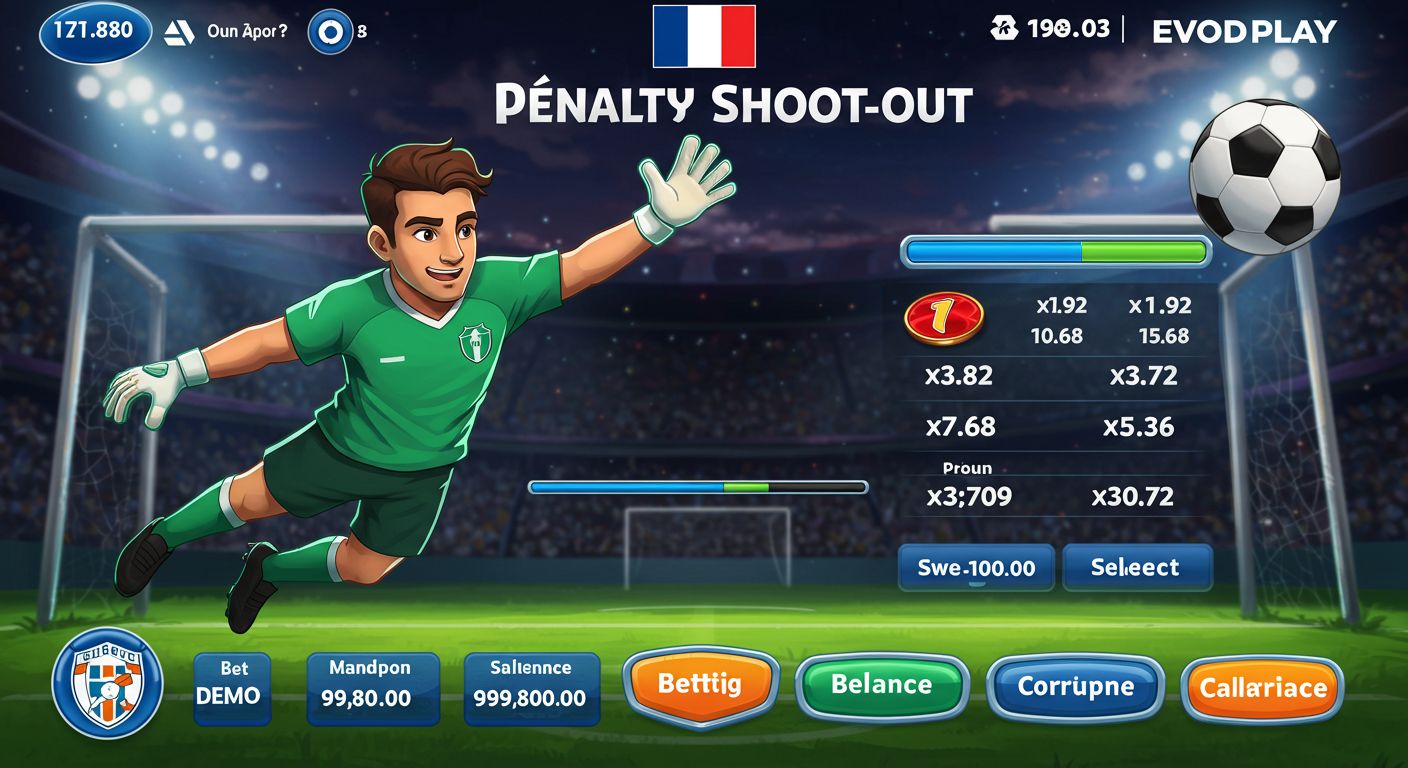Image resolution: width=1408 pixels, height=768 pixels.
Task: Activate the orange Callariace button
Action: tap(1263, 688)
